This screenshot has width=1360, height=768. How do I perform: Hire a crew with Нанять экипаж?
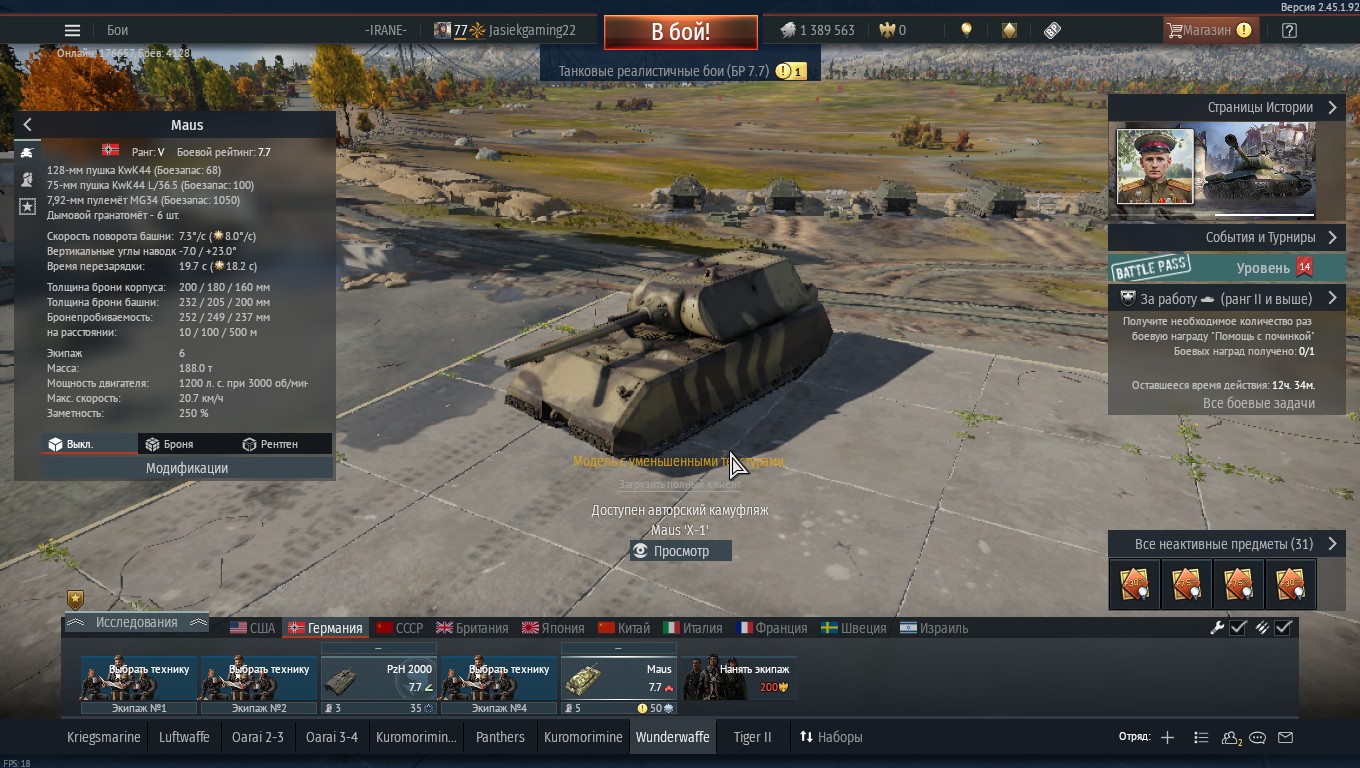click(x=740, y=679)
